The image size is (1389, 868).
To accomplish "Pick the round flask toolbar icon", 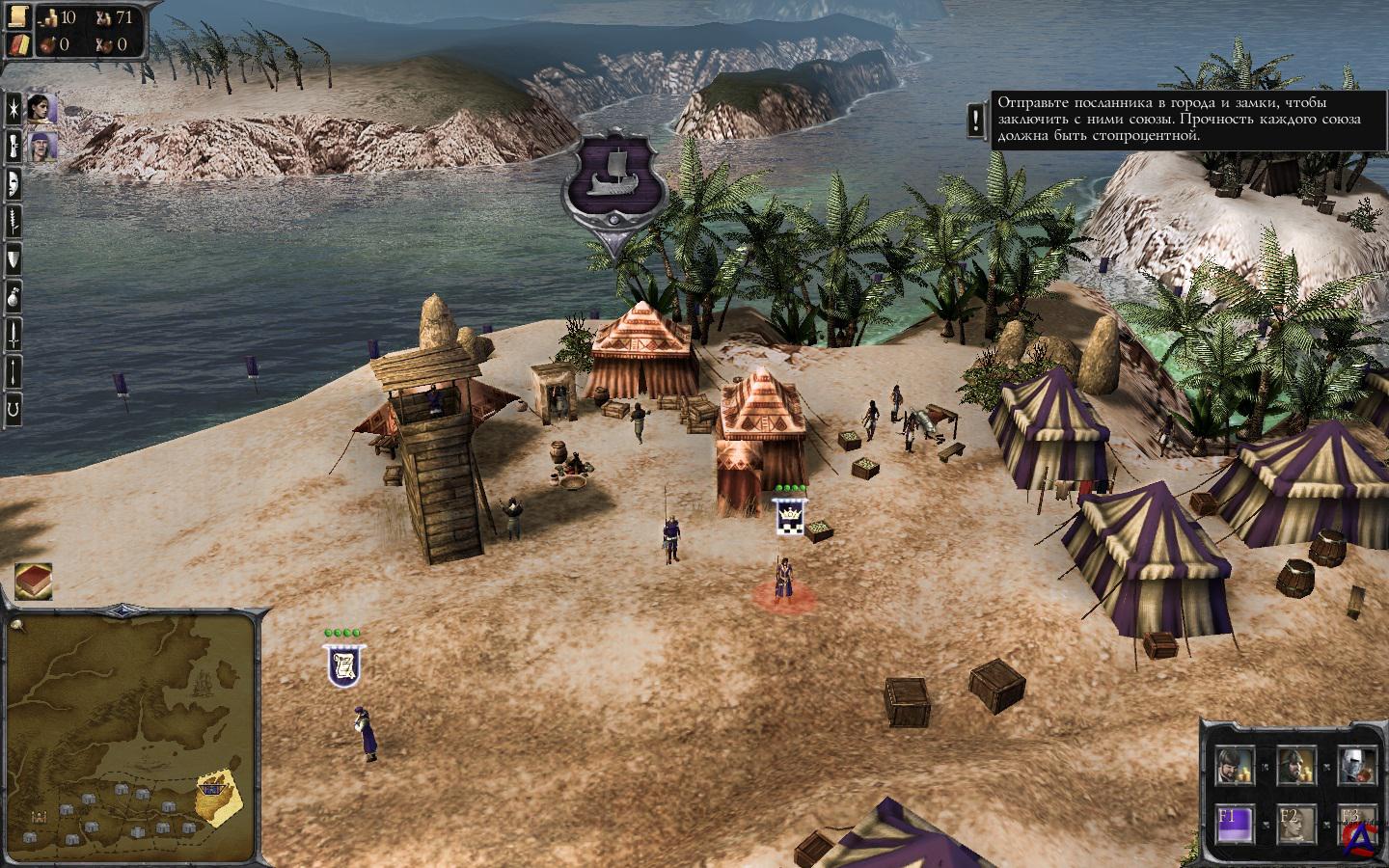I will tap(14, 295).
